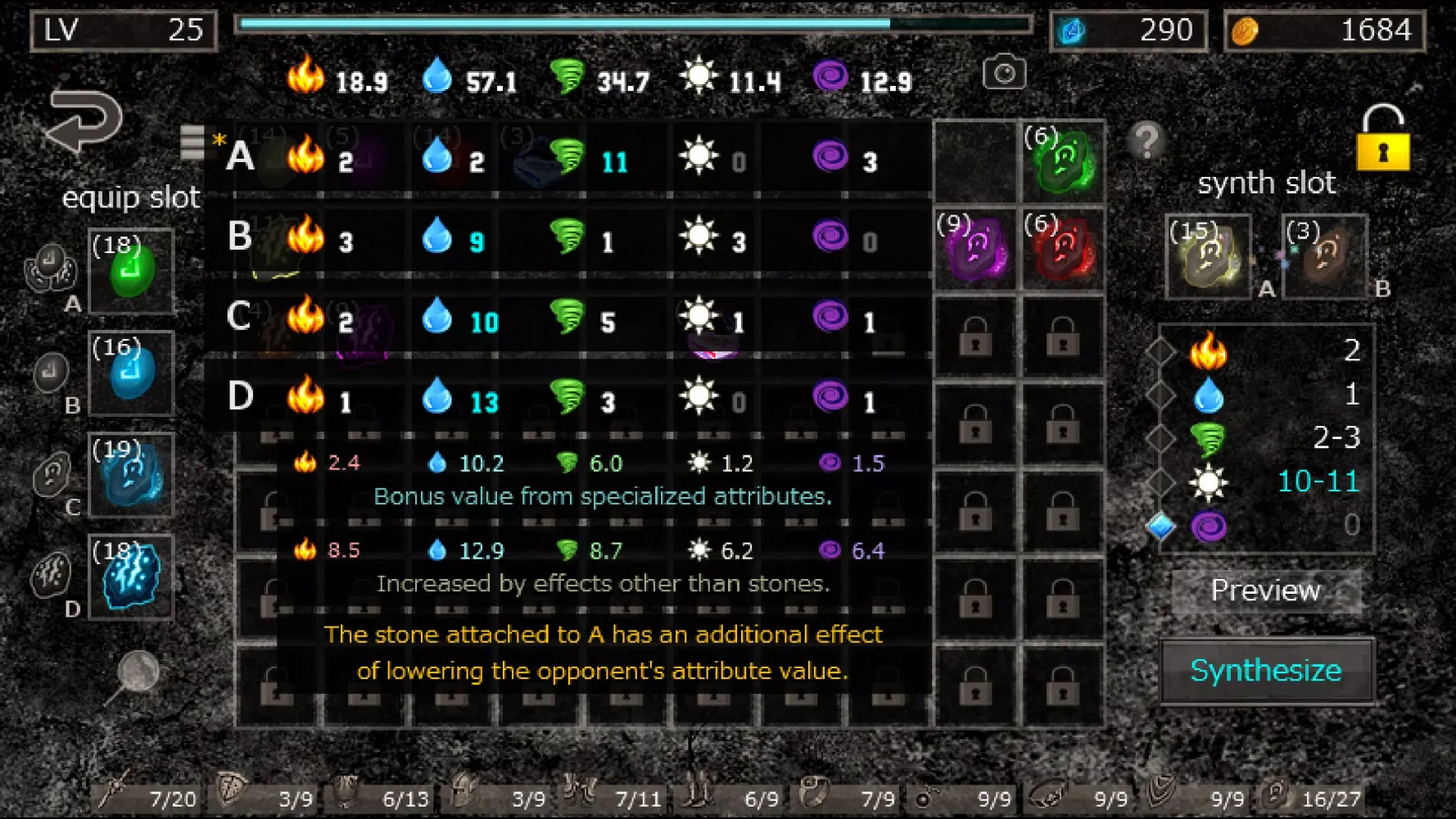The width and height of the screenshot is (1456, 819).
Task: Select the crystal stone in equip slot D
Action: 131,577
